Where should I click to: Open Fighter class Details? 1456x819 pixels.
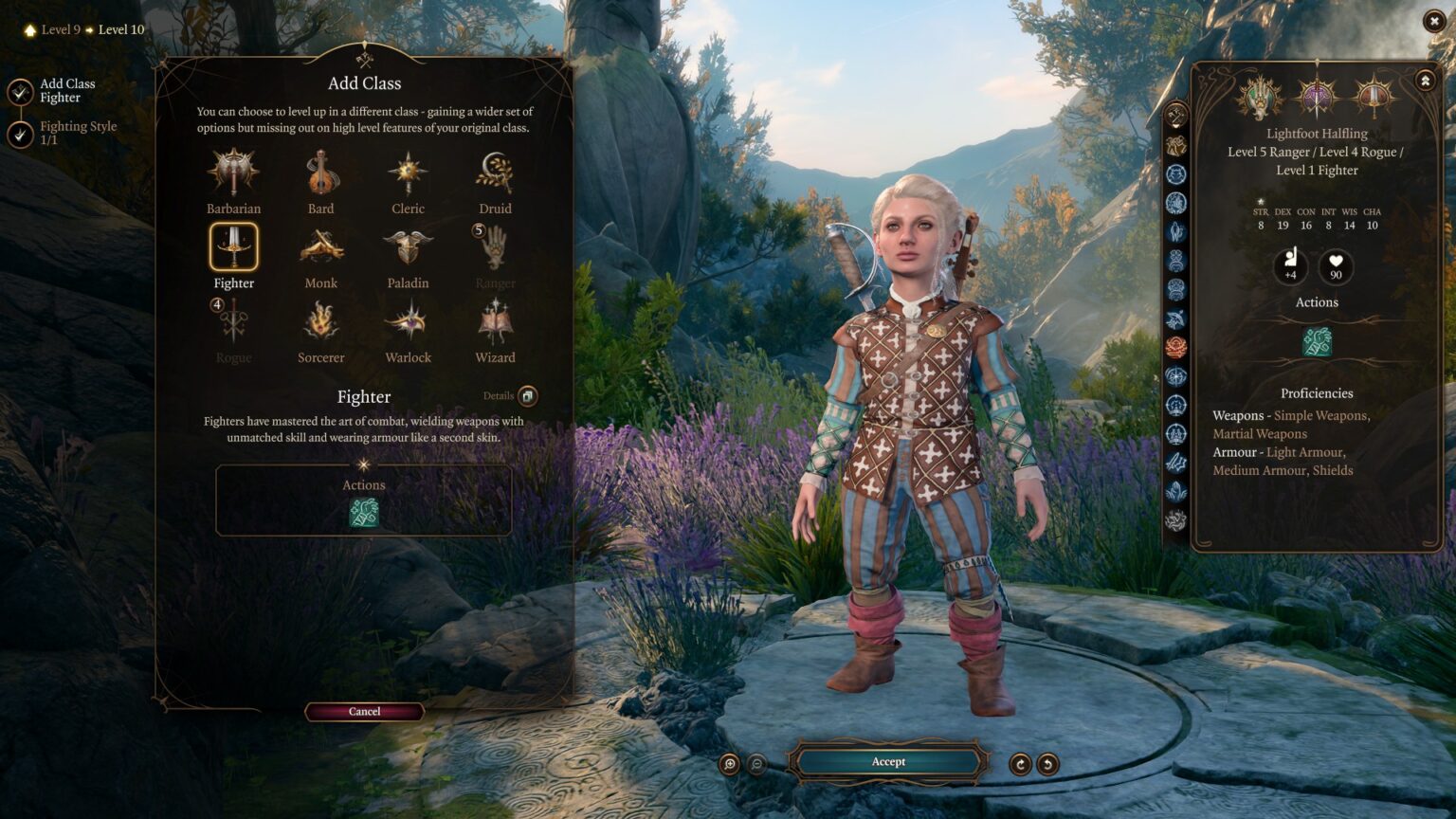click(527, 396)
